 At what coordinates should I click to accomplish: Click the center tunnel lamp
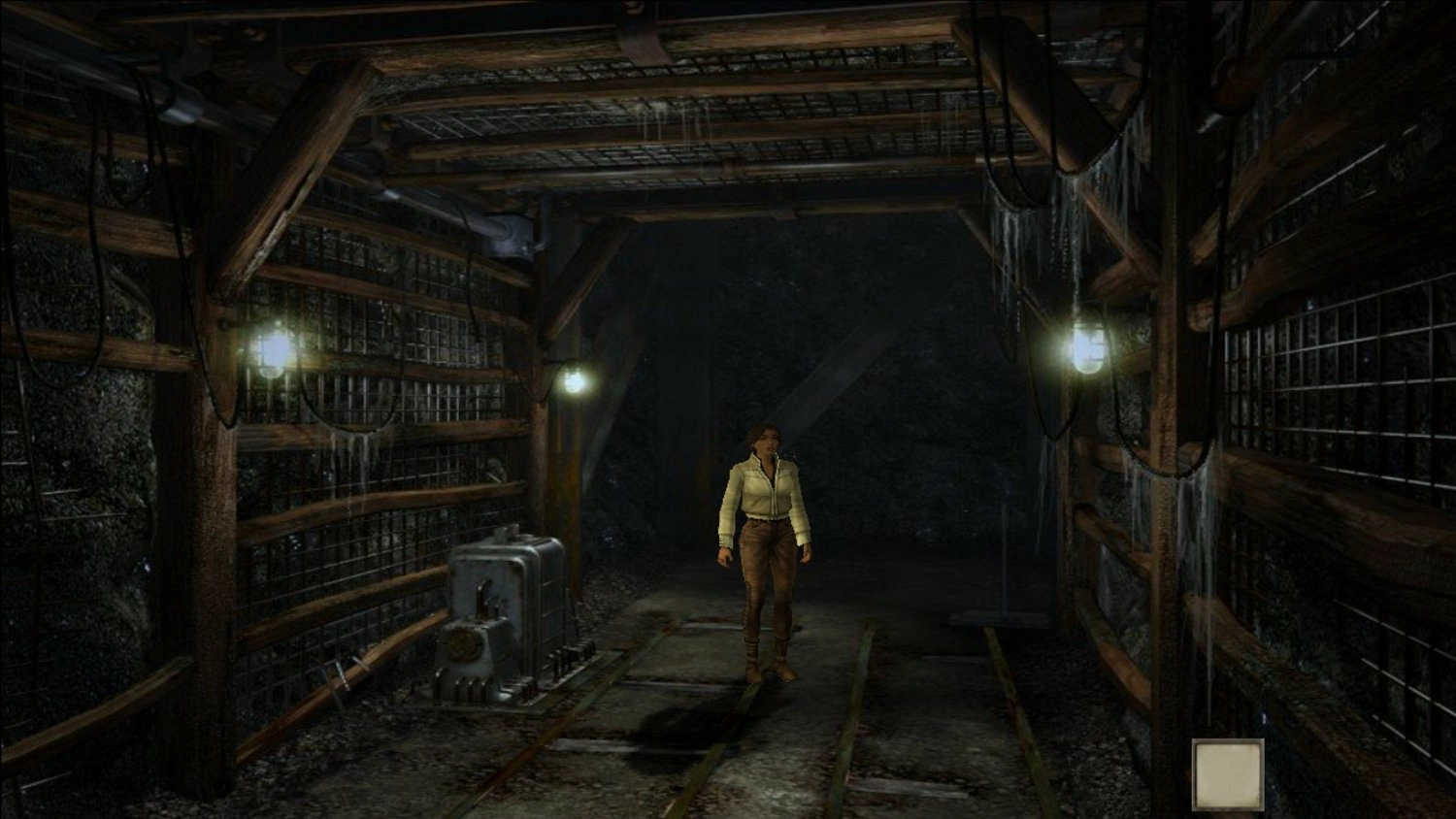pyautogui.click(x=575, y=380)
